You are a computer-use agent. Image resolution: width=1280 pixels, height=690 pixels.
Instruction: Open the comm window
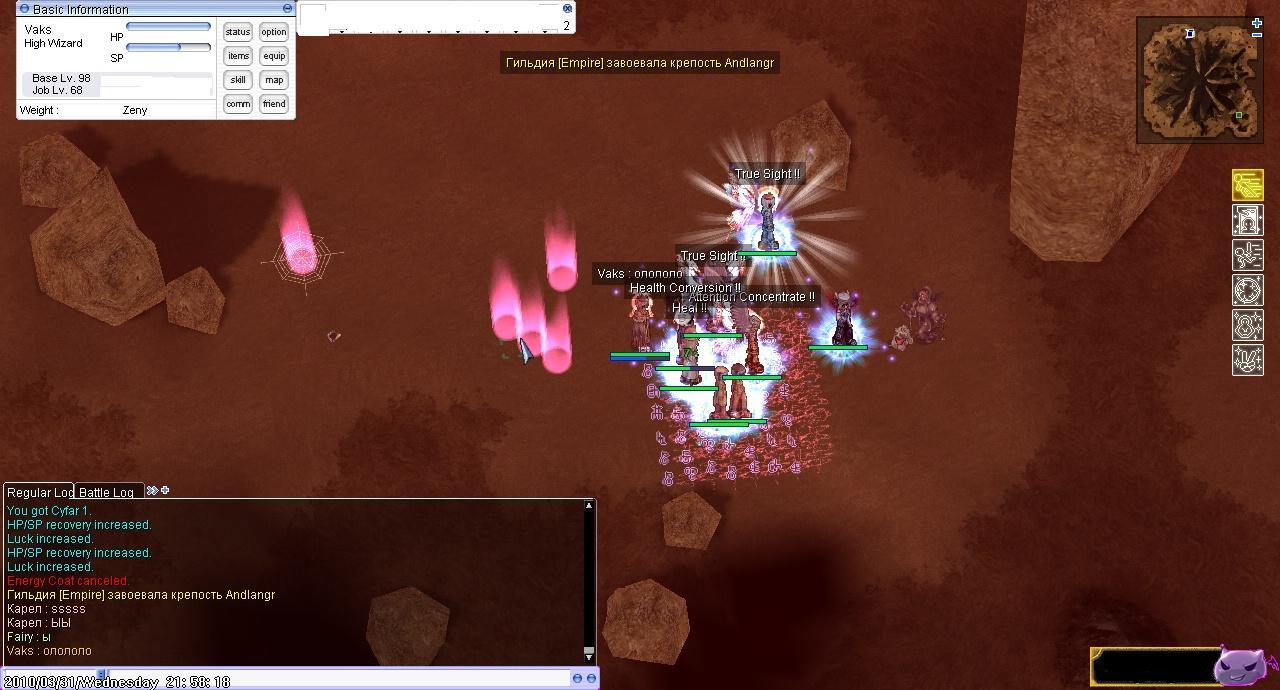coord(238,104)
